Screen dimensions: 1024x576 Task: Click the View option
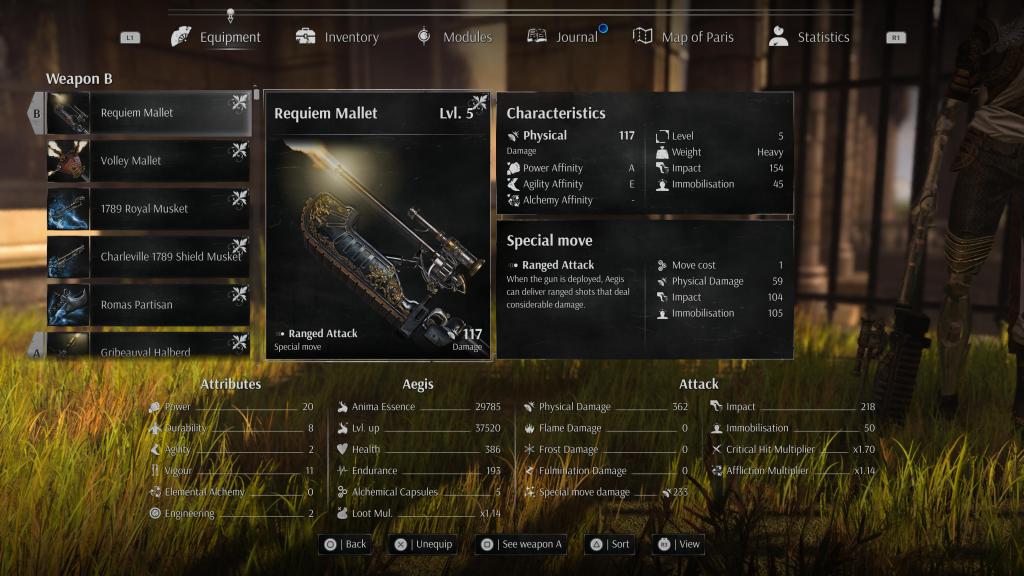(678, 544)
